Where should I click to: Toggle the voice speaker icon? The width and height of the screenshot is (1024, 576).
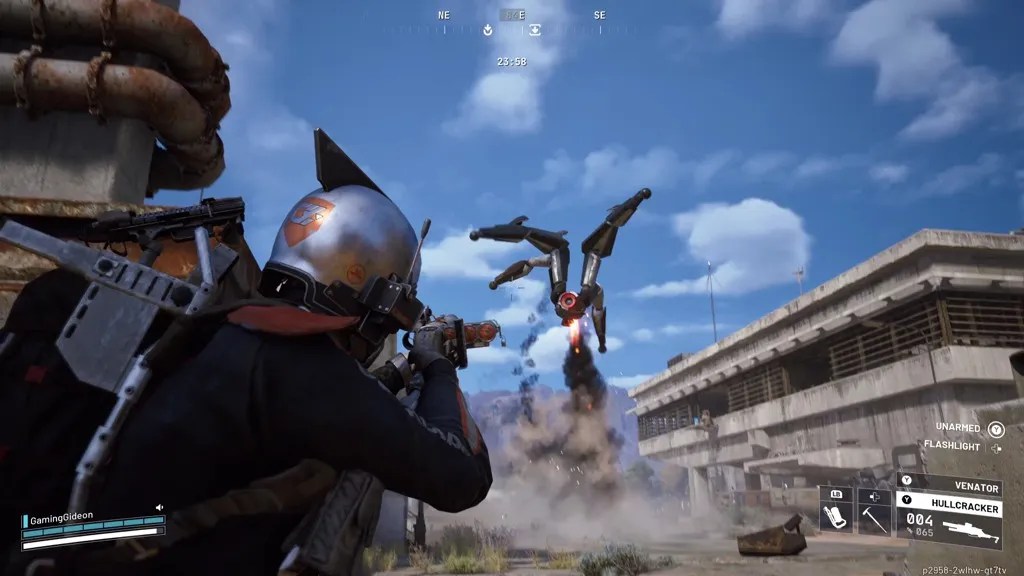tap(158, 508)
